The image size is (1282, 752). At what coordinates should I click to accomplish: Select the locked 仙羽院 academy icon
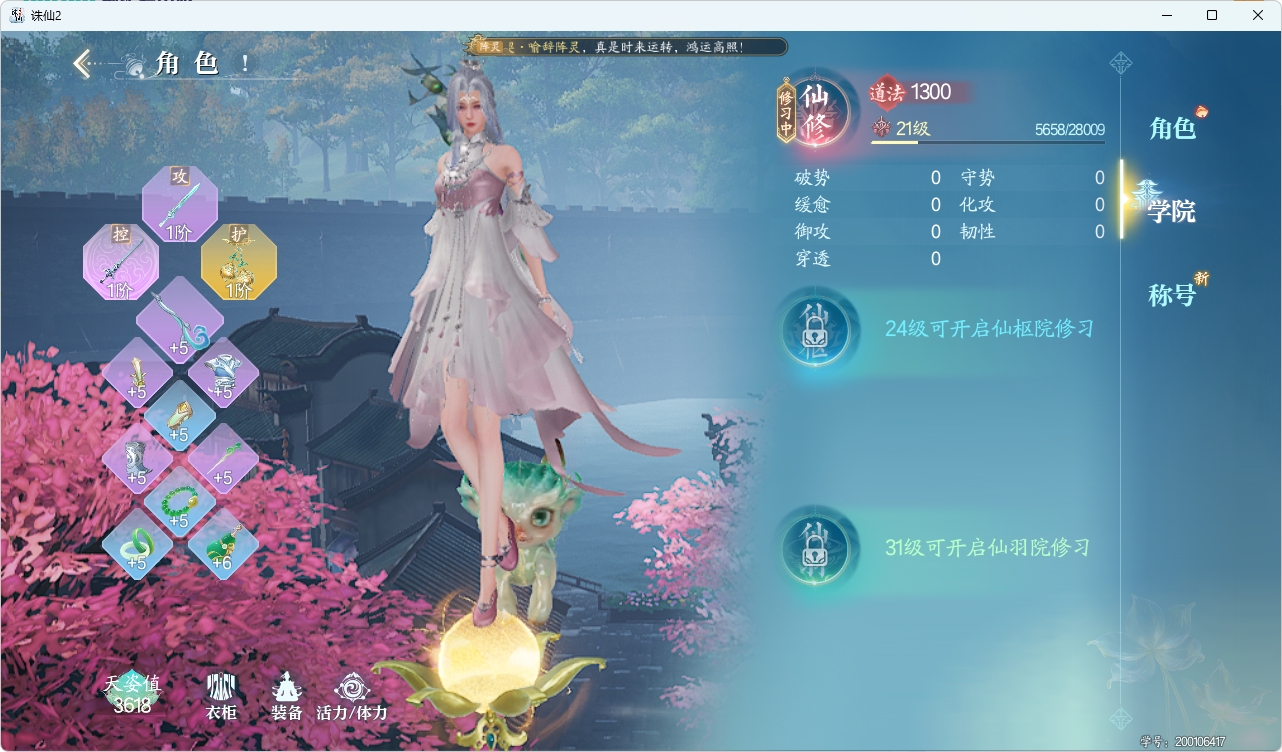(x=816, y=548)
